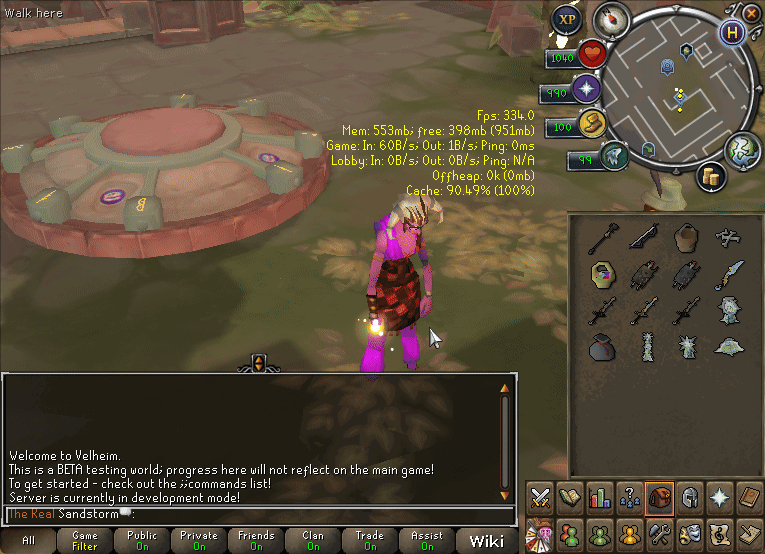Switch to the skills bar-chart tab
Viewport: 765px width, 554px height.
tap(600, 497)
